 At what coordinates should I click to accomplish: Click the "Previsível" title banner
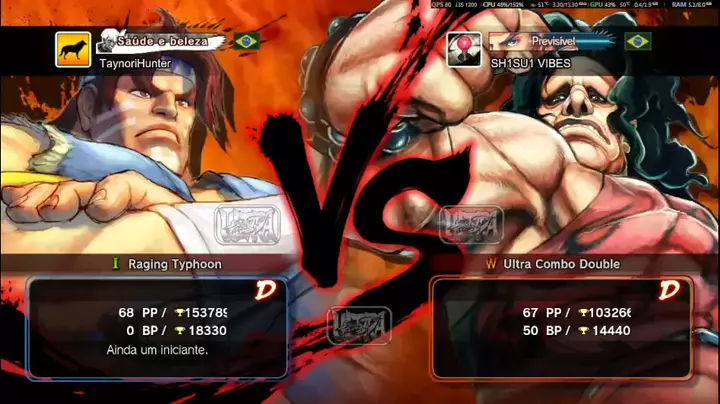[x=552, y=41]
